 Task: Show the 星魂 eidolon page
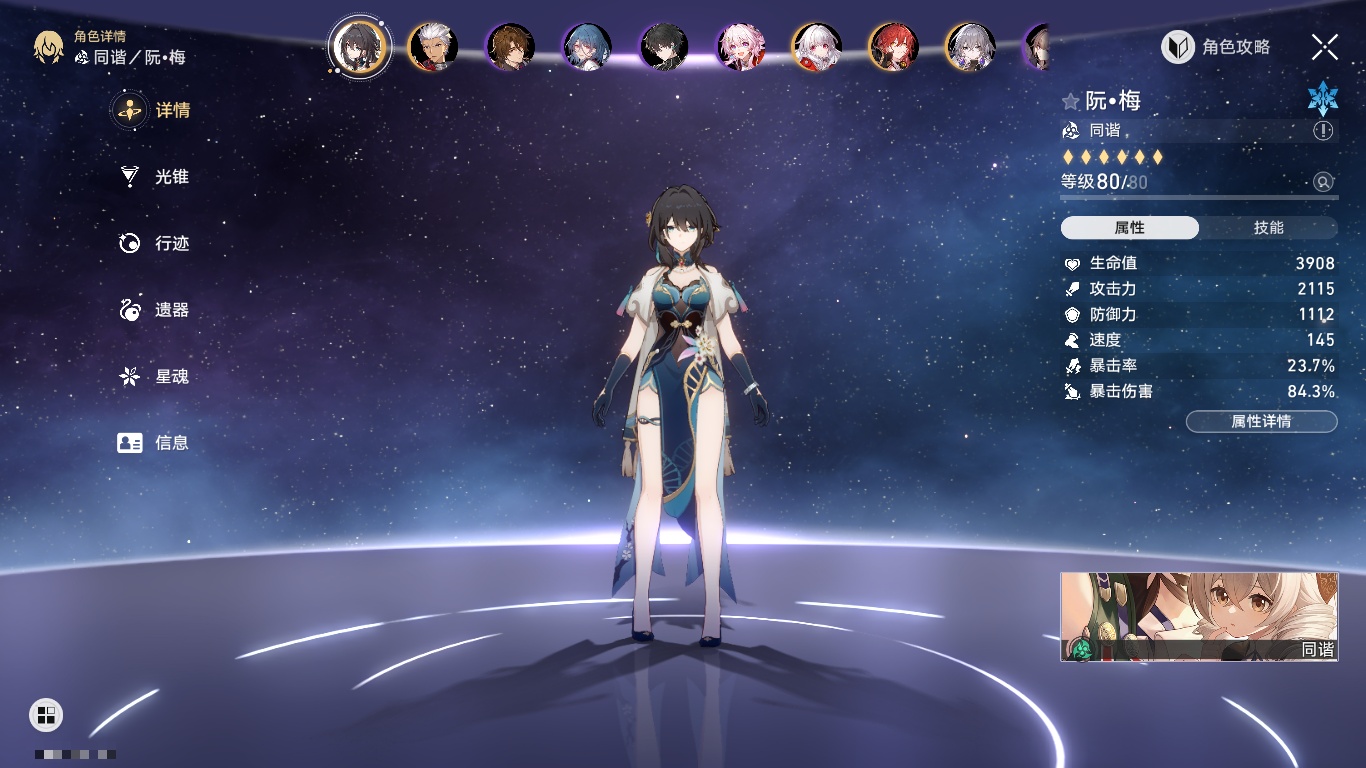155,377
